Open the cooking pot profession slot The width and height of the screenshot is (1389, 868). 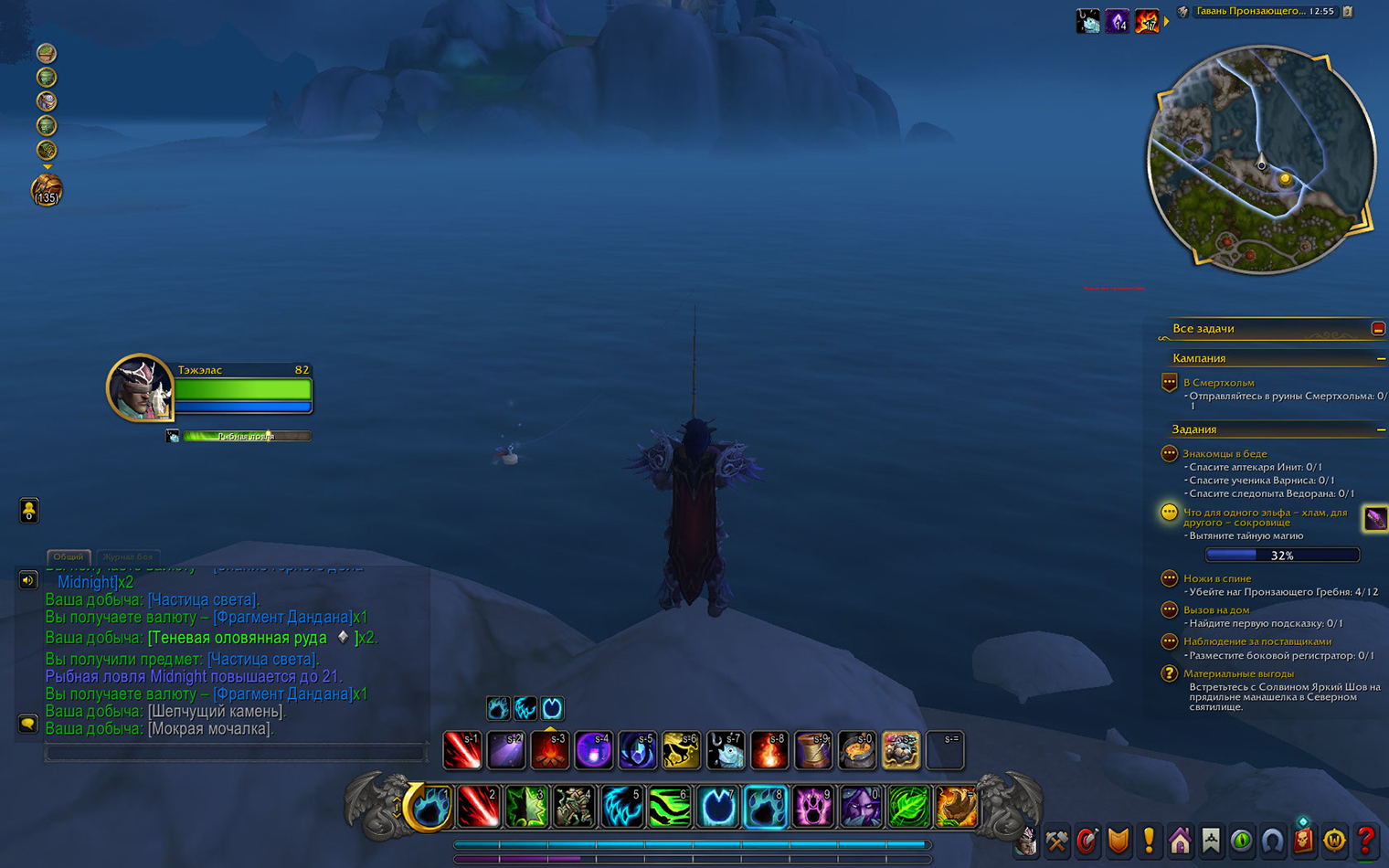click(856, 750)
